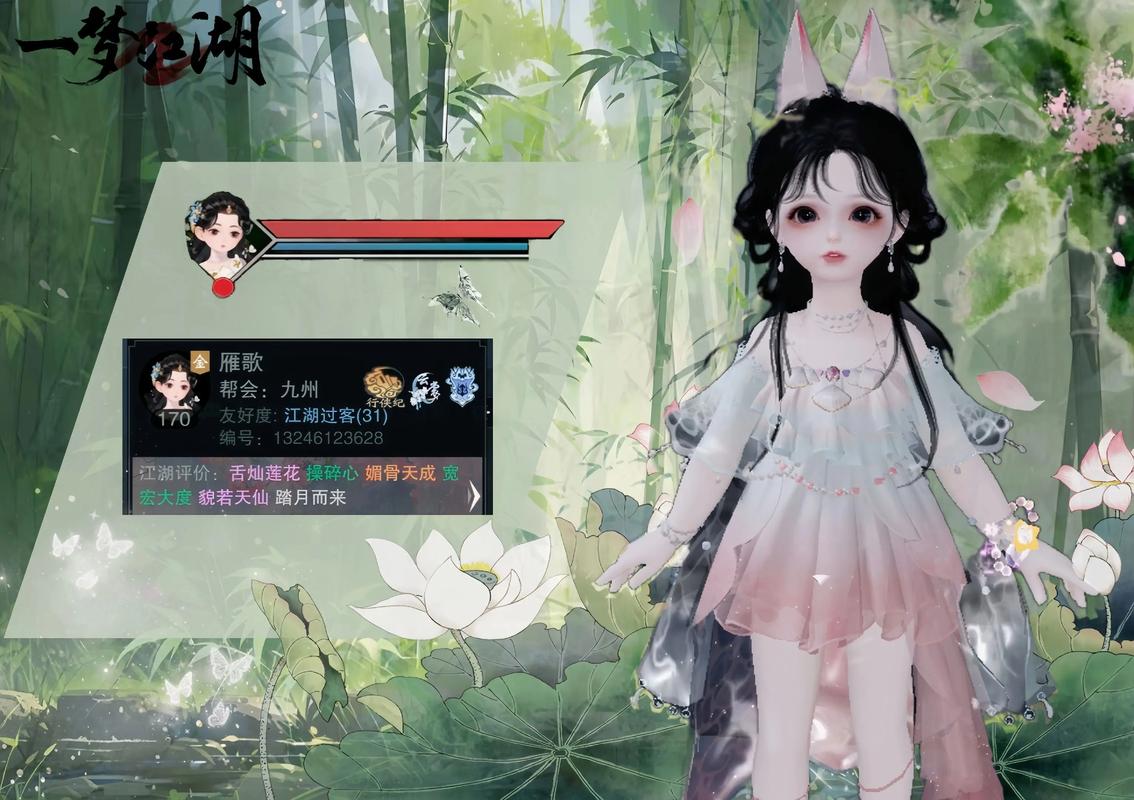
Task: Select the 媚骨天成 evaluation tag
Action: pos(400,473)
